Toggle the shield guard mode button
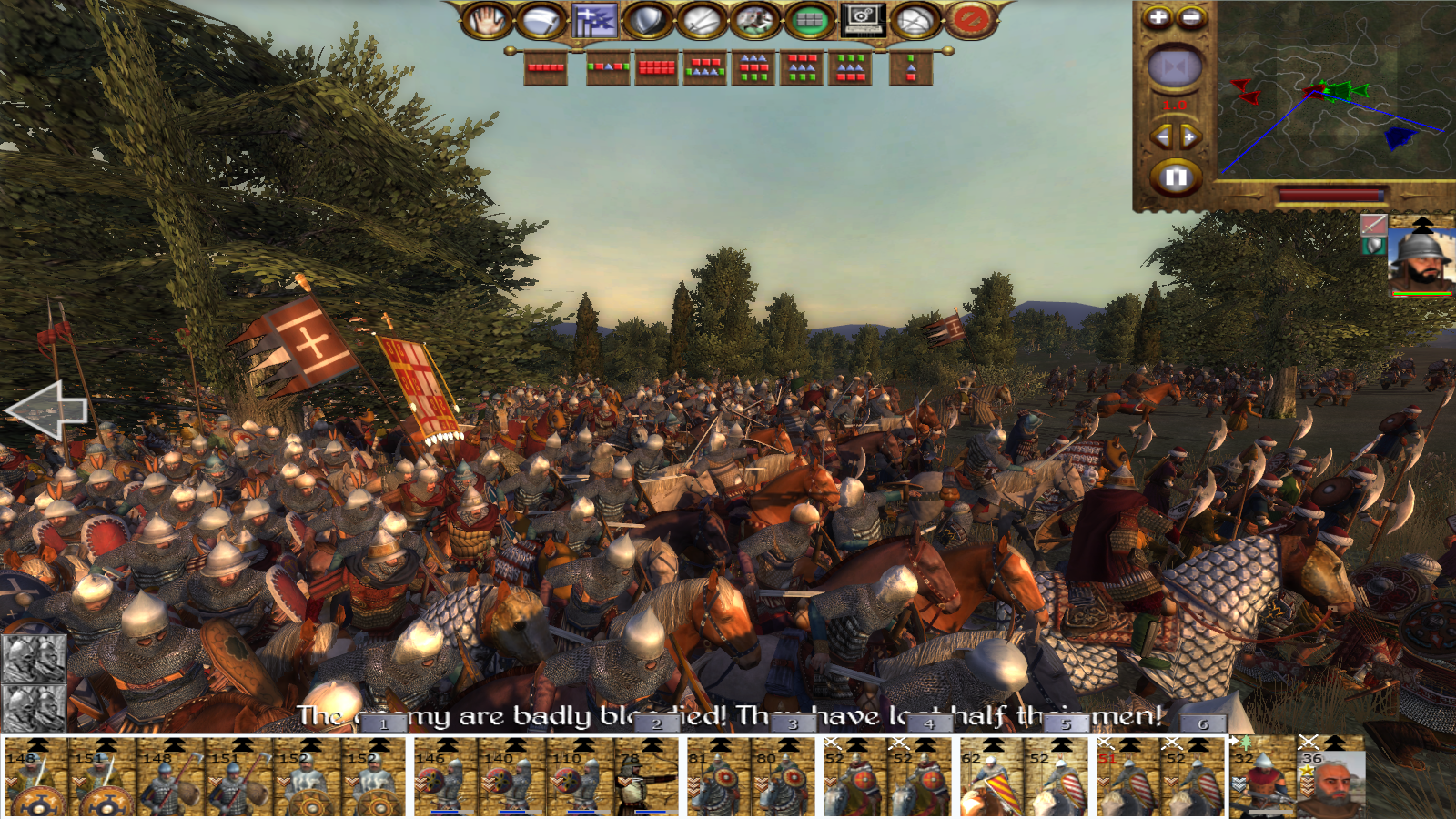The height and width of the screenshot is (819, 1456). pos(647,20)
